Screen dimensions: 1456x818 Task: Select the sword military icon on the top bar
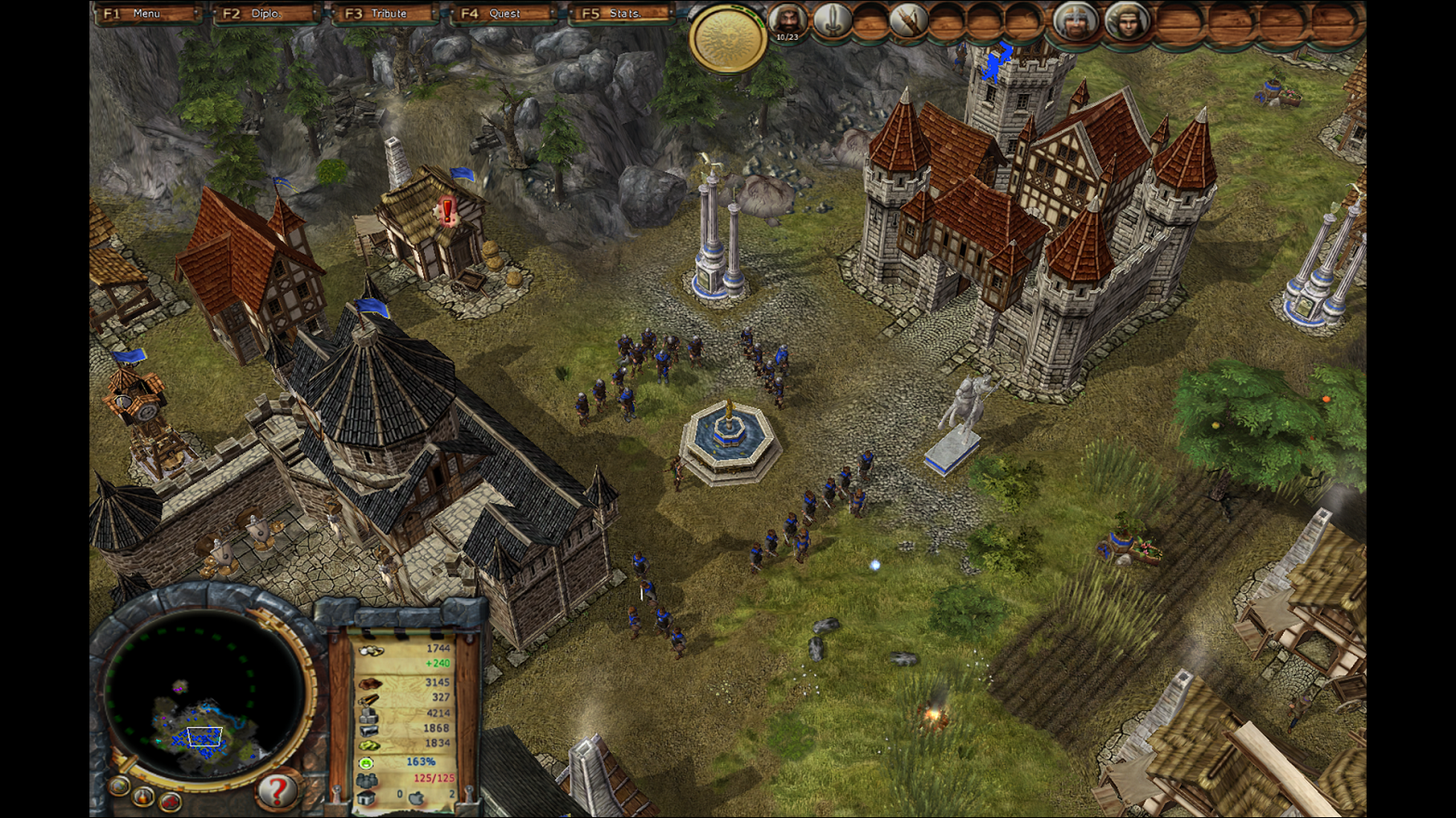830,20
